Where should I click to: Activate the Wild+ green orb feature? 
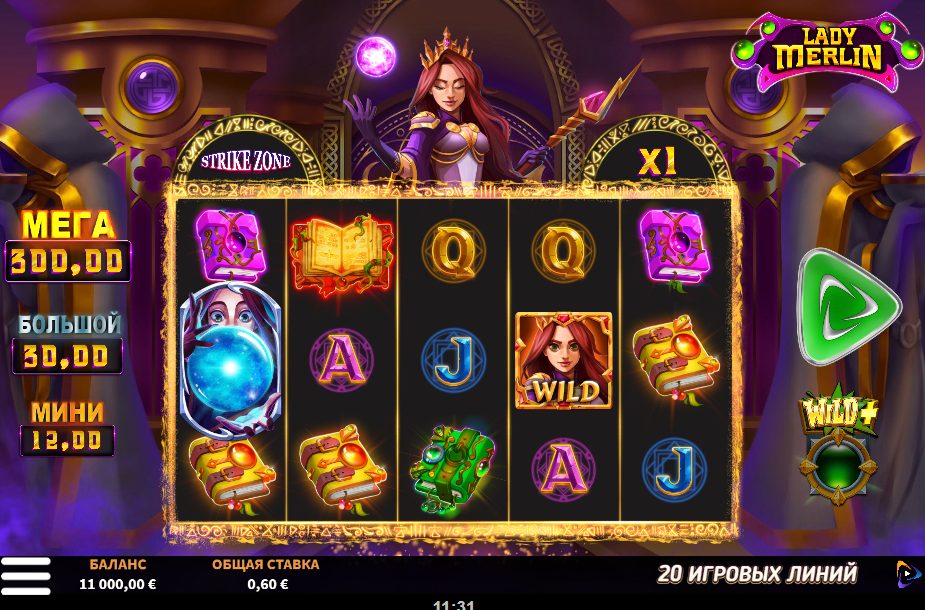pyautogui.click(x=838, y=467)
